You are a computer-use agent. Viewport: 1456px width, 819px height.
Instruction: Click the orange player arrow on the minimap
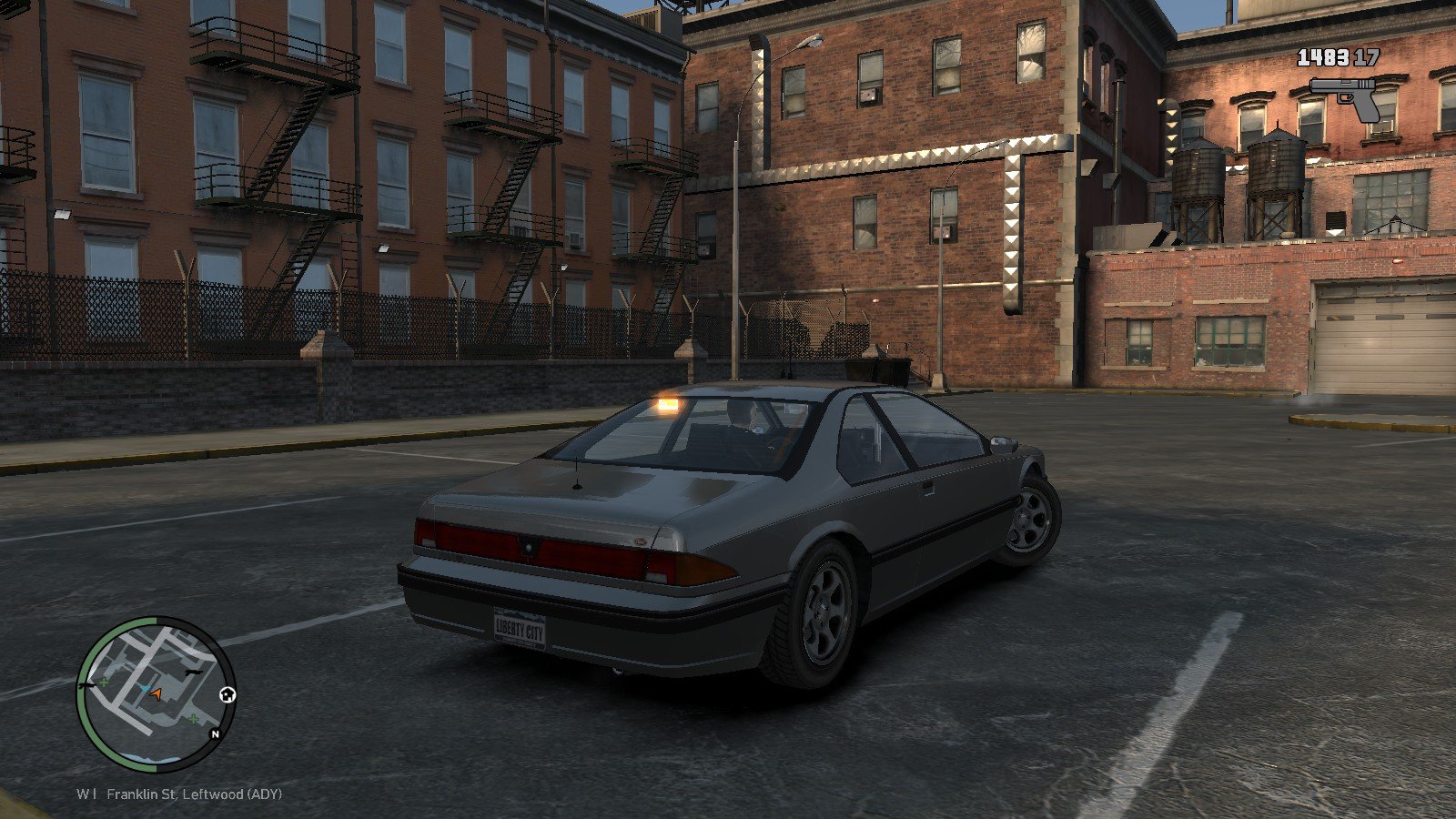tap(157, 694)
